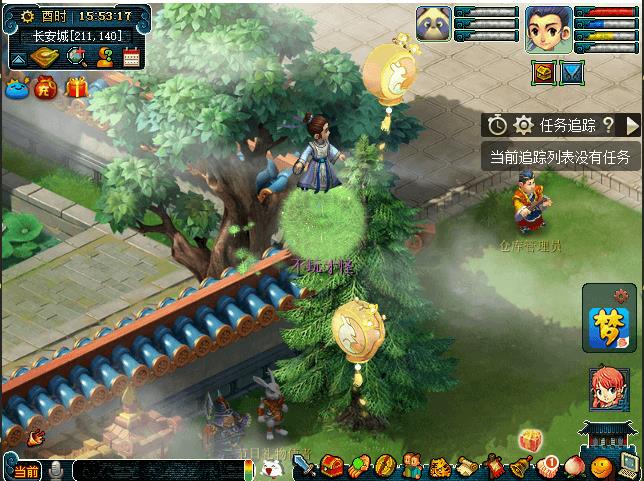Click the orange helper figure with question mark
644x481 pixels.
coord(104,57)
